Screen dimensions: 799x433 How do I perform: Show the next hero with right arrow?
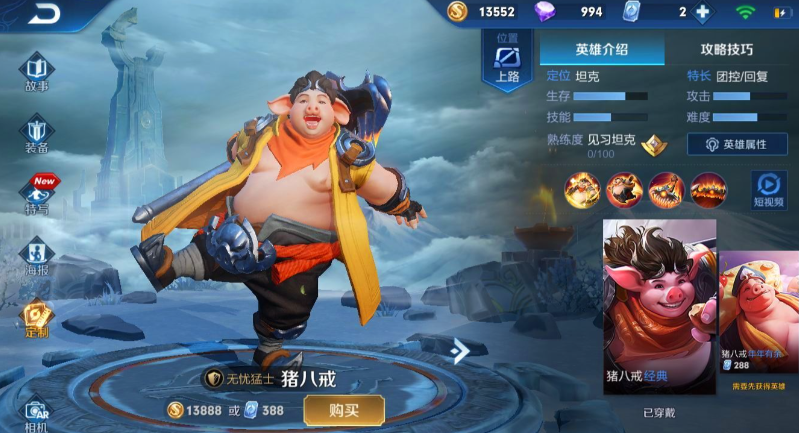coord(459,350)
